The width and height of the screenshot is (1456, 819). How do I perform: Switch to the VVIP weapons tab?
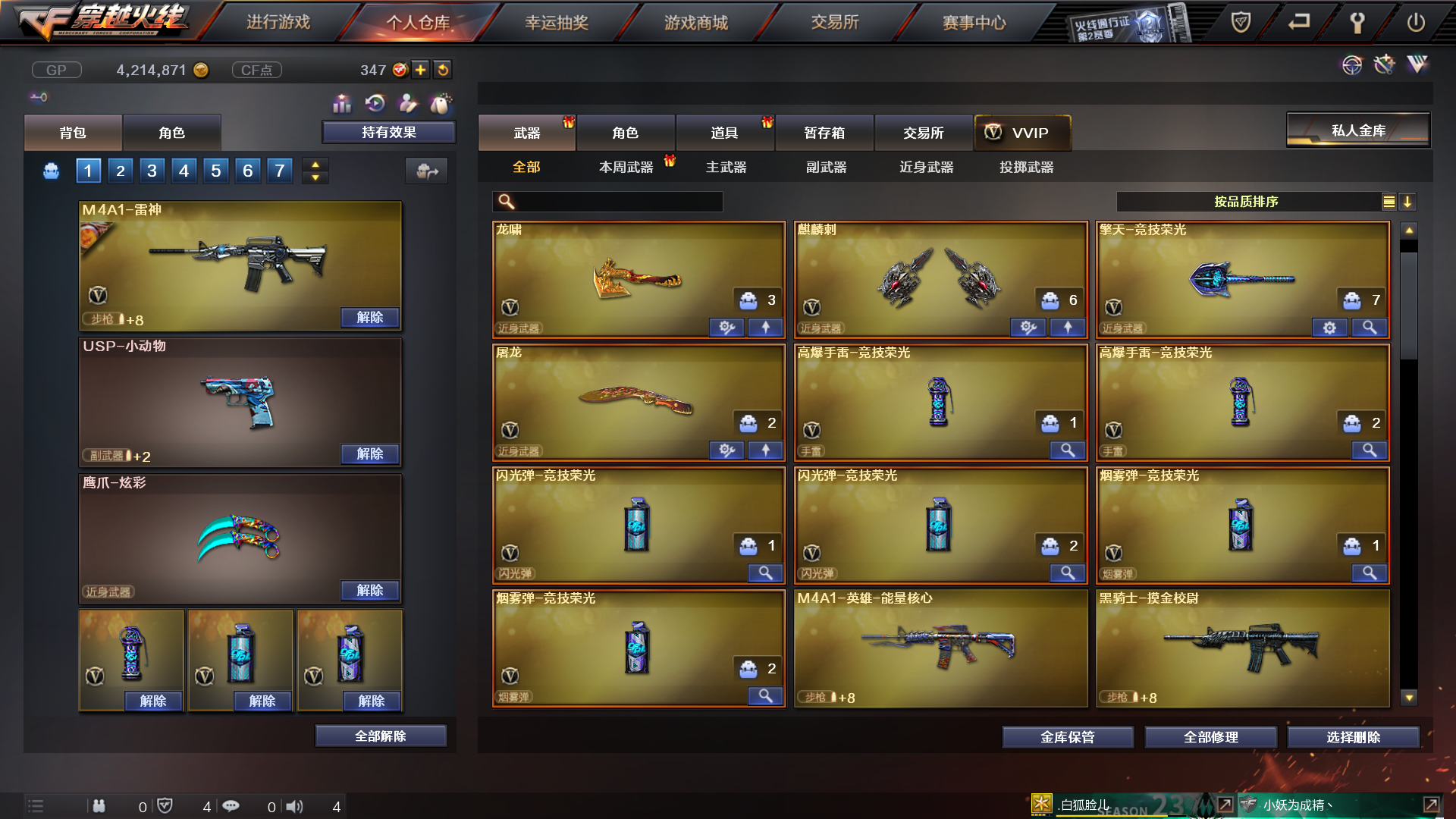1023,133
